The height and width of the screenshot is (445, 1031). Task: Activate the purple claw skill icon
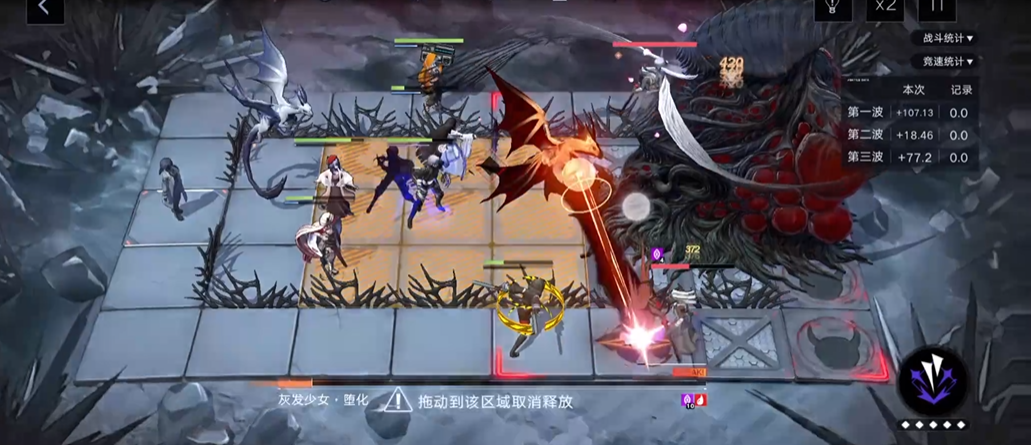[932, 383]
